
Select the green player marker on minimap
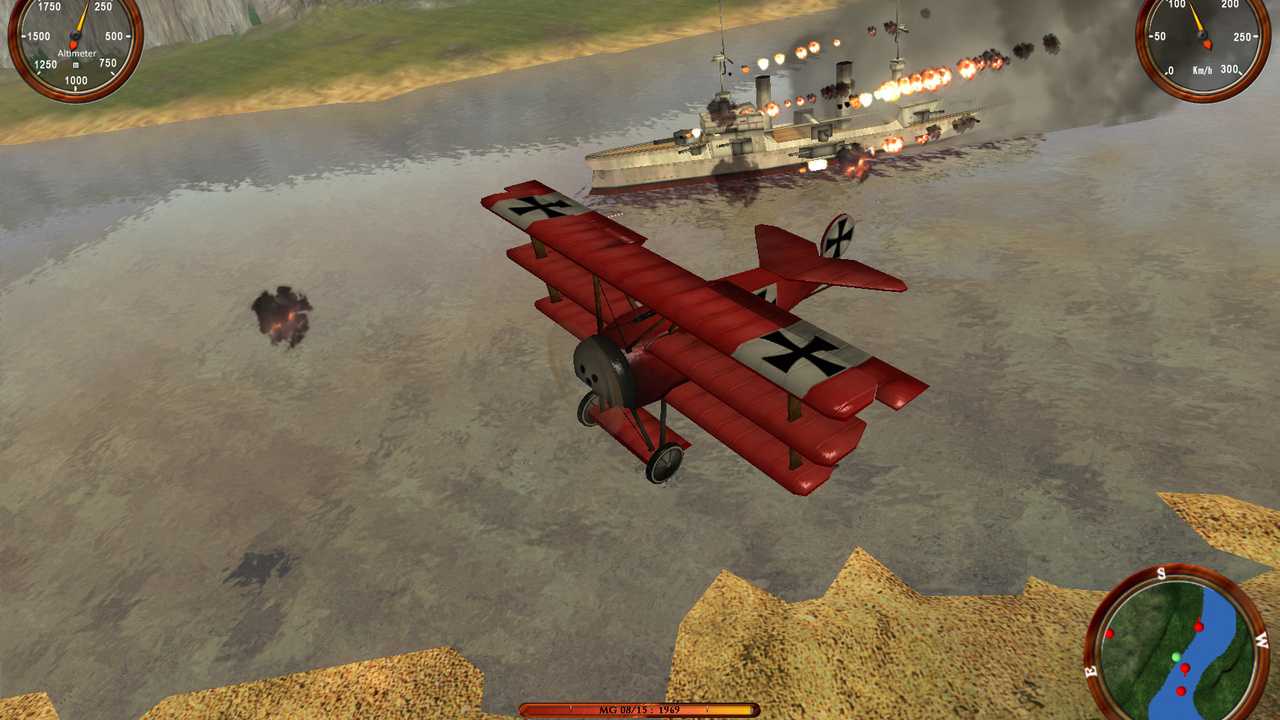(x=1176, y=657)
